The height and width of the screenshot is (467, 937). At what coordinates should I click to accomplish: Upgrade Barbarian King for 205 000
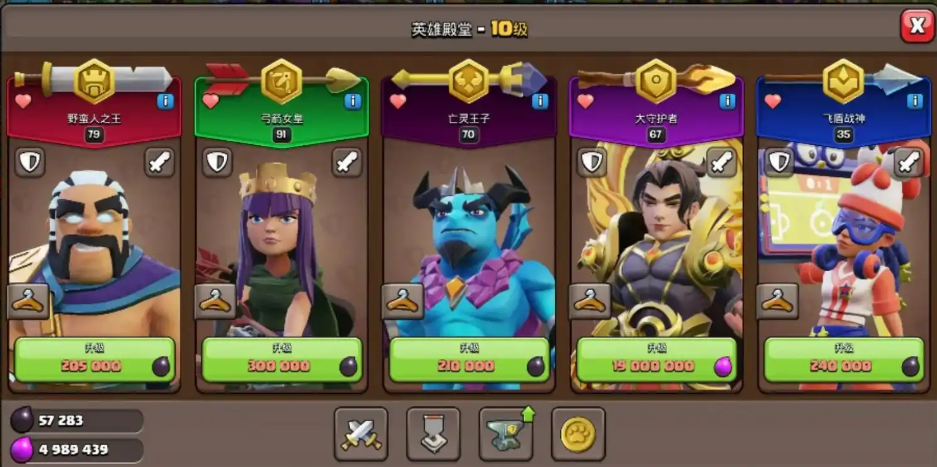point(94,359)
